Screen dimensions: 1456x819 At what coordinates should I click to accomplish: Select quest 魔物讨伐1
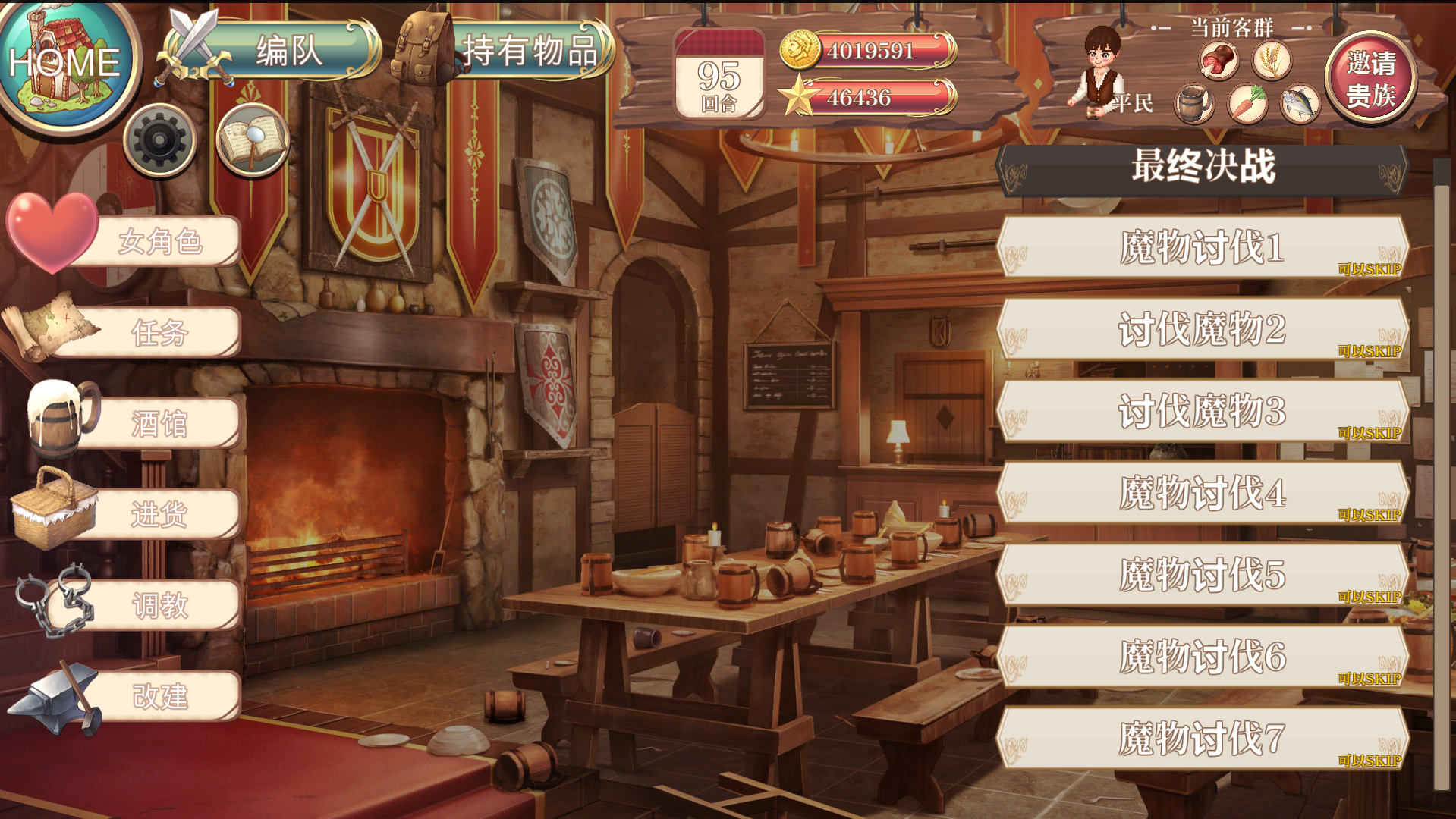pos(1203,247)
